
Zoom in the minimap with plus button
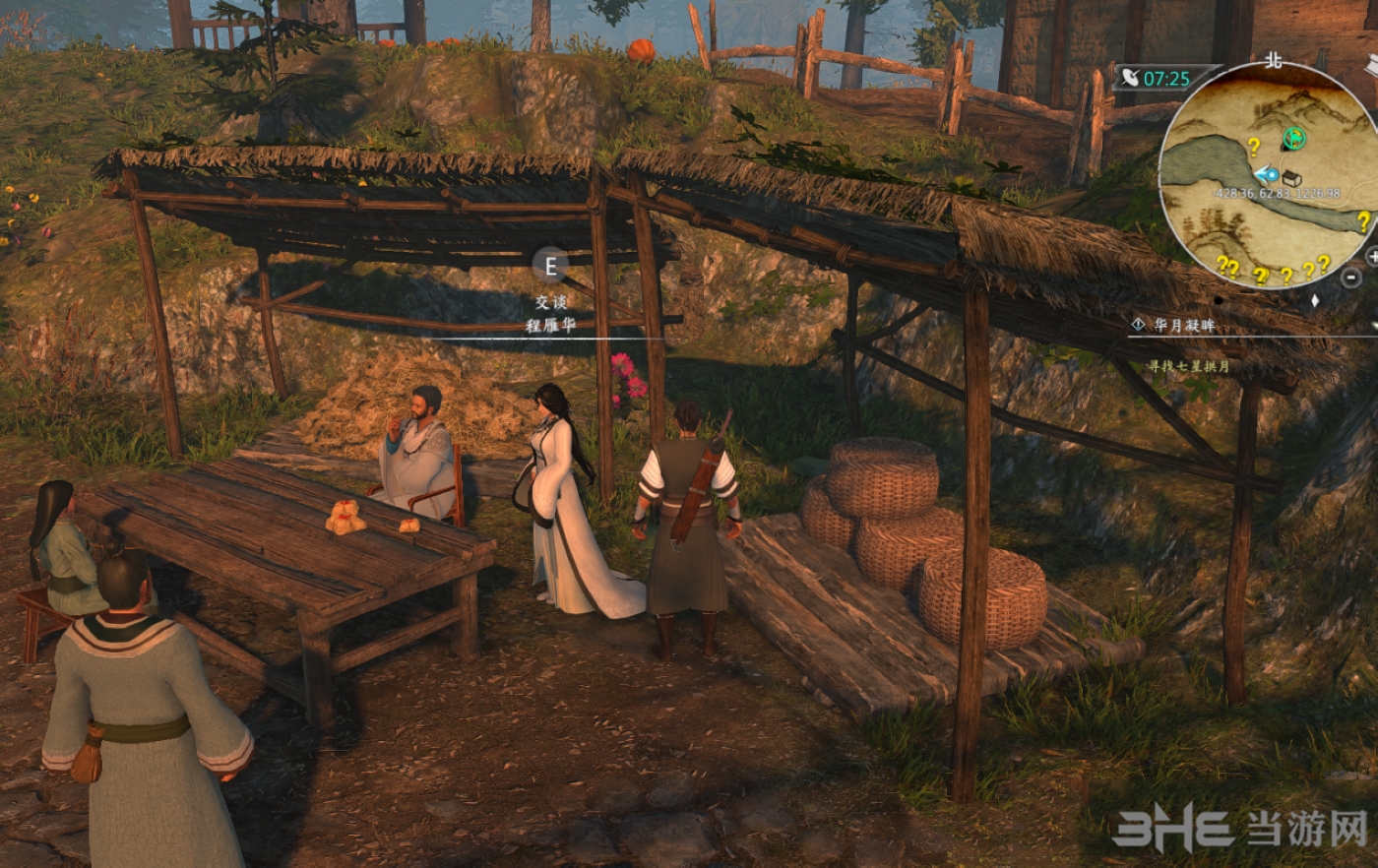(1372, 256)
